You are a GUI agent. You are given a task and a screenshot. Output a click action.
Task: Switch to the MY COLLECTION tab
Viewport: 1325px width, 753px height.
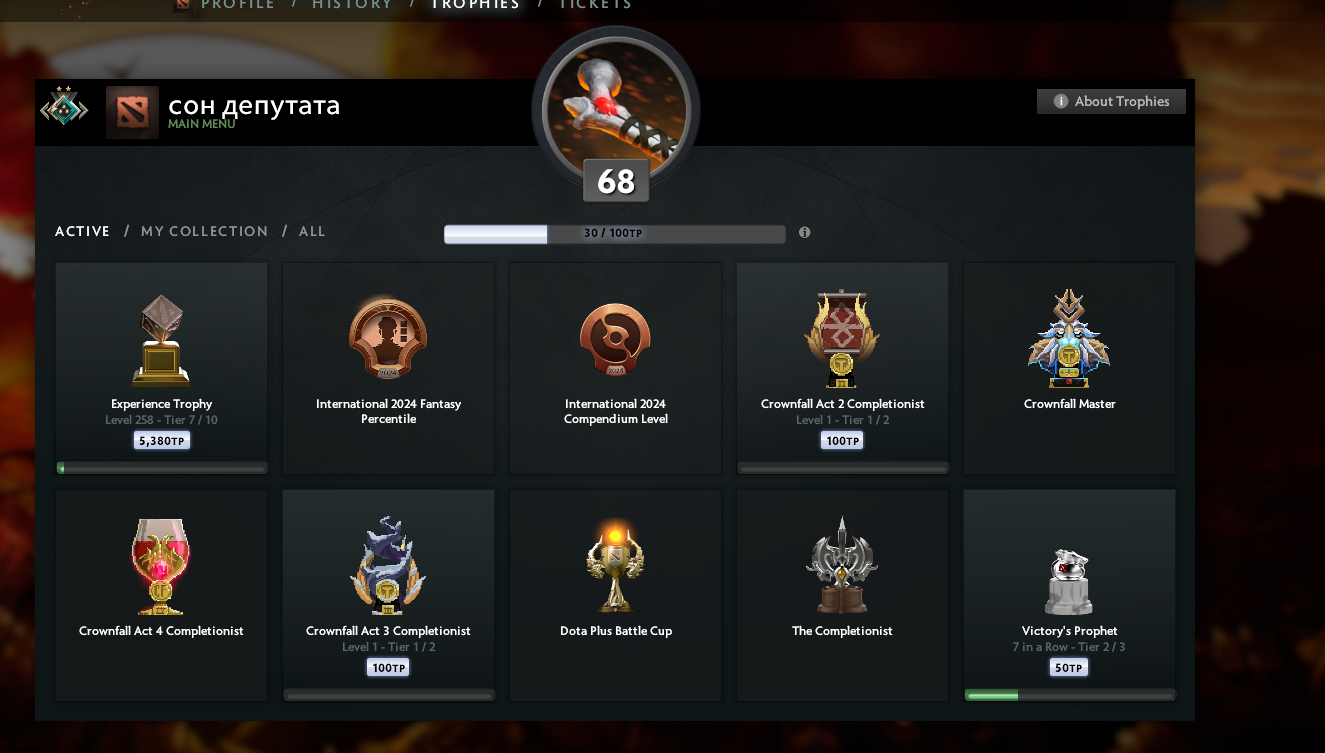204,231
